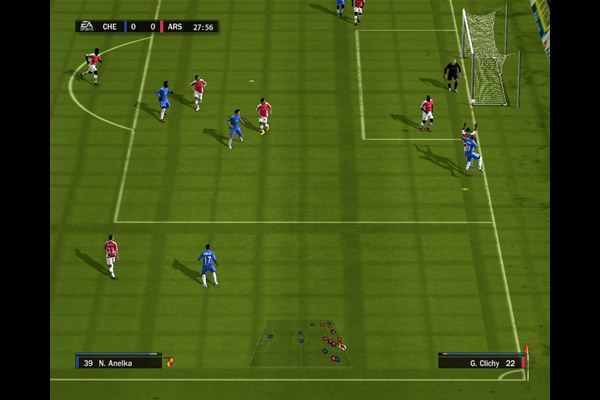Select the G. Clichy player name panel
This screenshot has height=400, width=600.
click(481, 361)
